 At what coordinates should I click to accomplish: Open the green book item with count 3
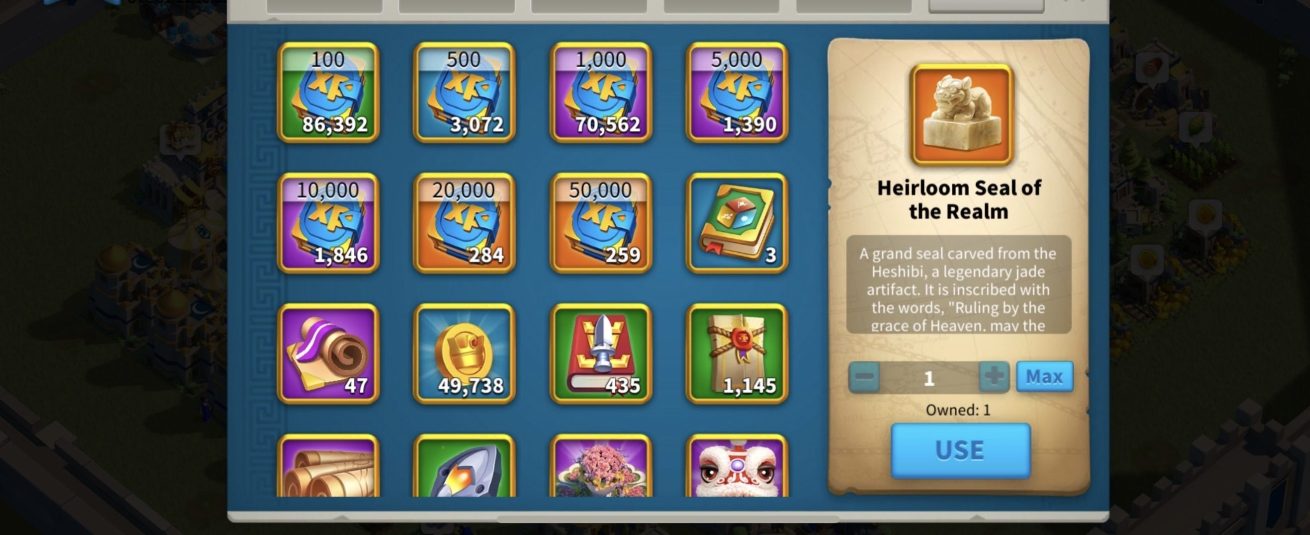click(x=737, y=223)
